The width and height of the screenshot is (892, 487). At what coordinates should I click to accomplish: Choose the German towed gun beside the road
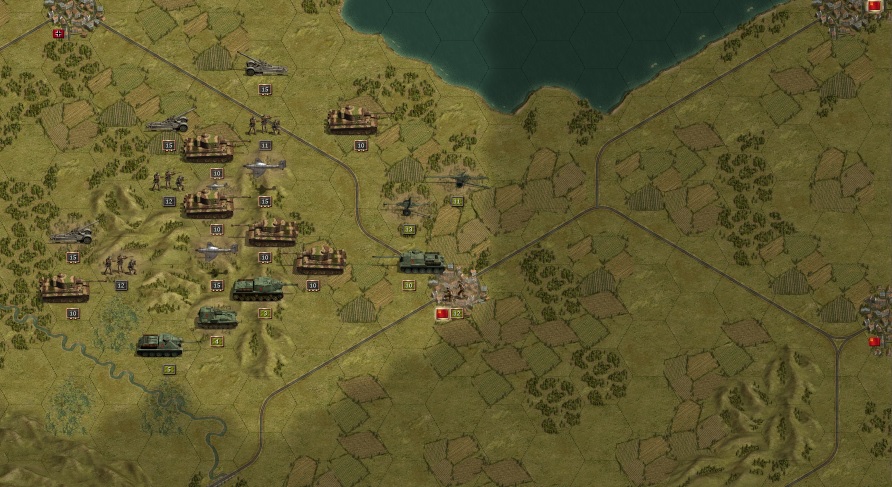pos(265,68)
